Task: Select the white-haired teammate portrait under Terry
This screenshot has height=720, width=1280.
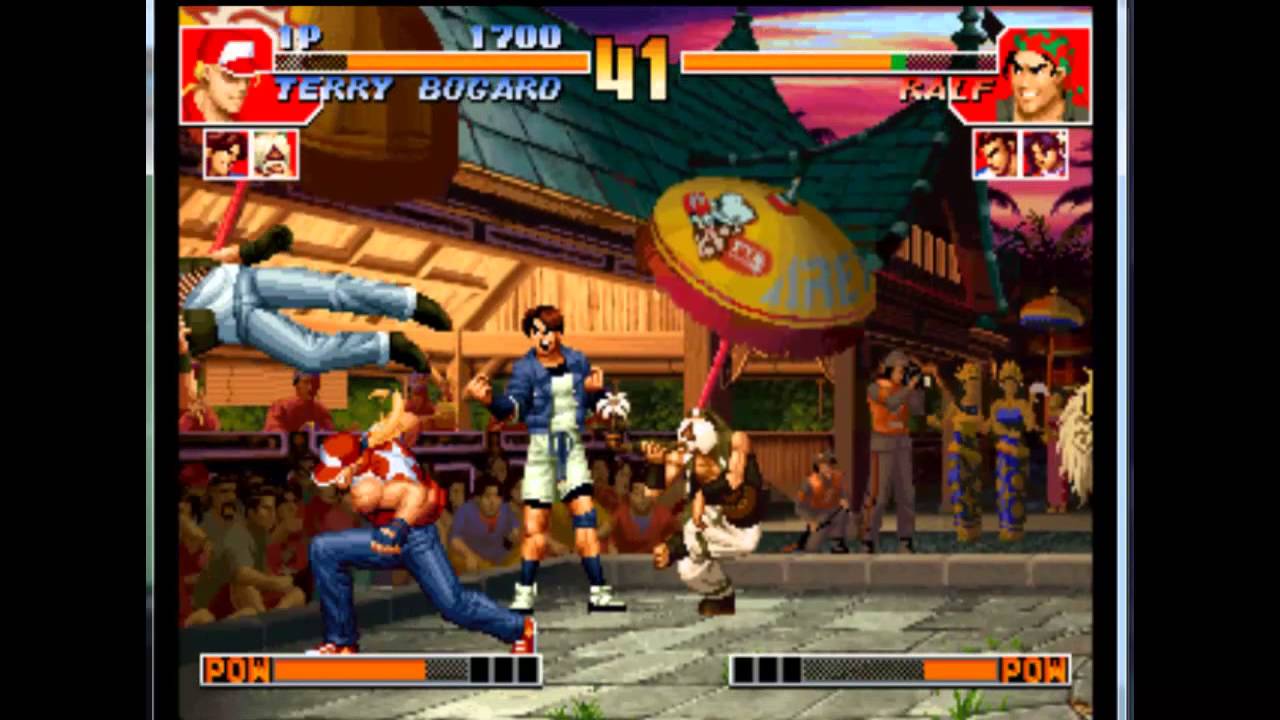Action: point(273,154)
